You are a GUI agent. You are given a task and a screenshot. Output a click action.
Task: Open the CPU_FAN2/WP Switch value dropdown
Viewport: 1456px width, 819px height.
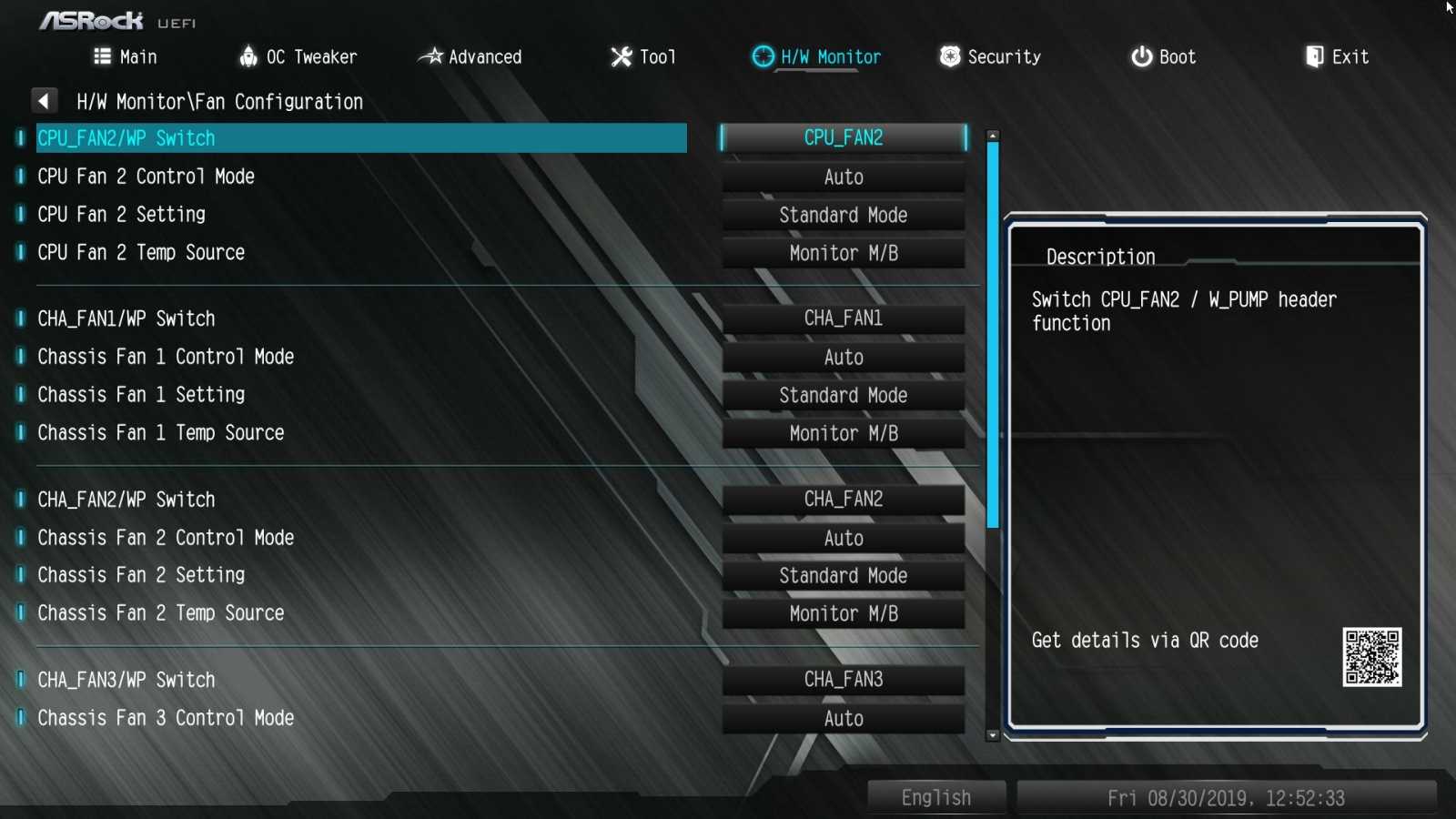click(x=843, y=138)
